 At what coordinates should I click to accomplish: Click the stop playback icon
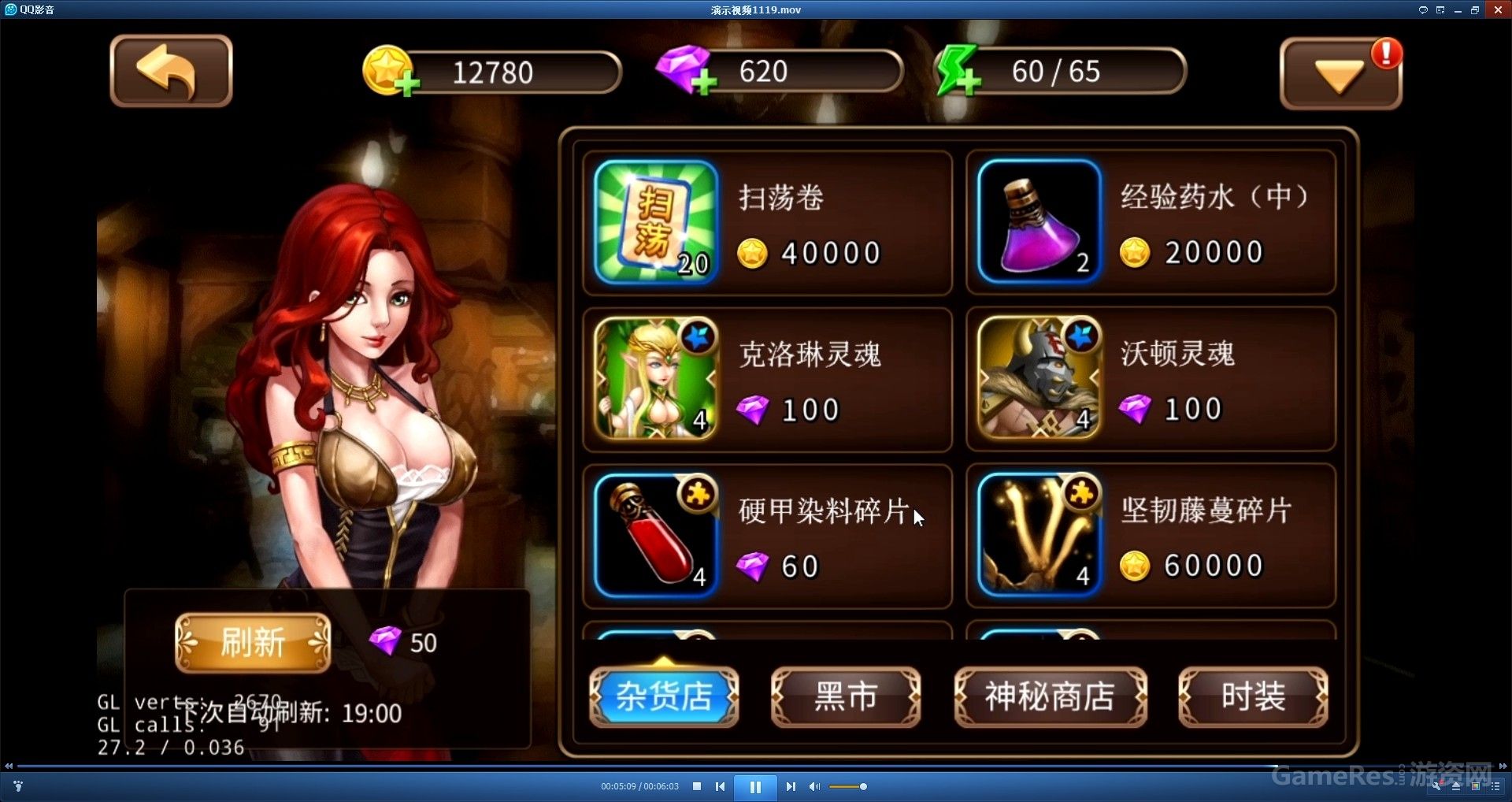697,786
